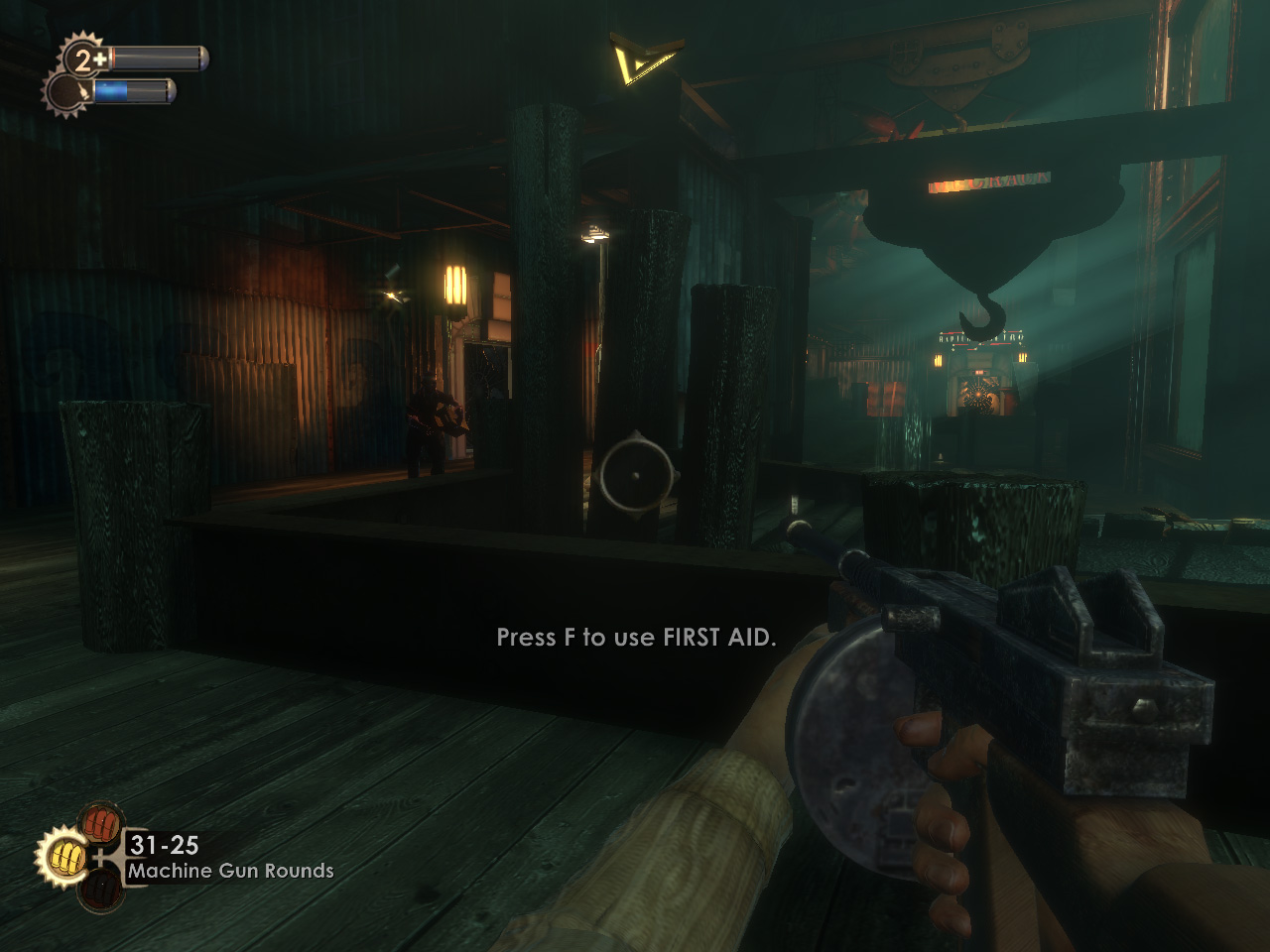Screen dimensions: 1270x952
Task: Choose the dark armor-piercing rounds icon
Action: click(100, 890)
